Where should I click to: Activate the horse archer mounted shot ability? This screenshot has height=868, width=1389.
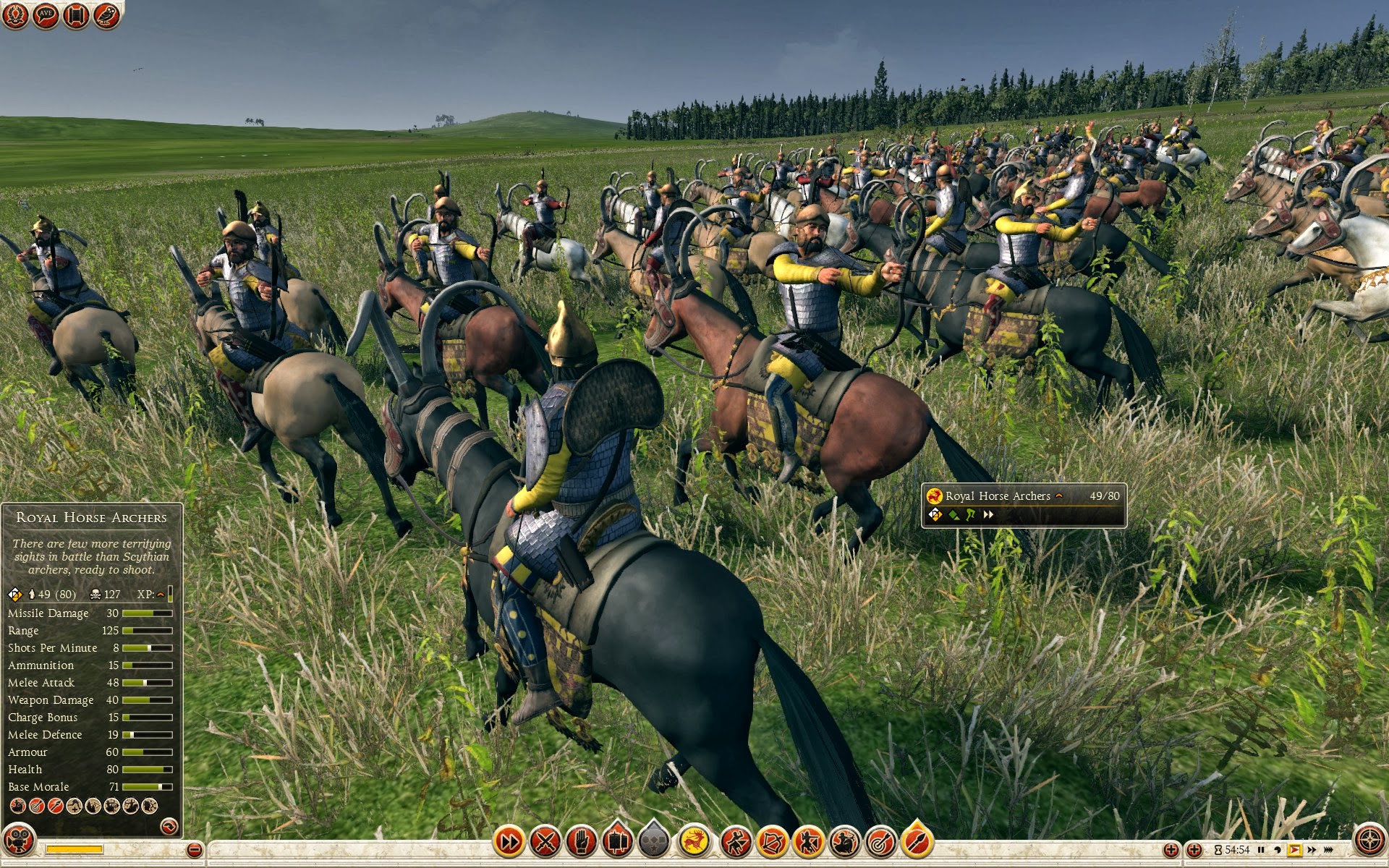pos(844,841)
